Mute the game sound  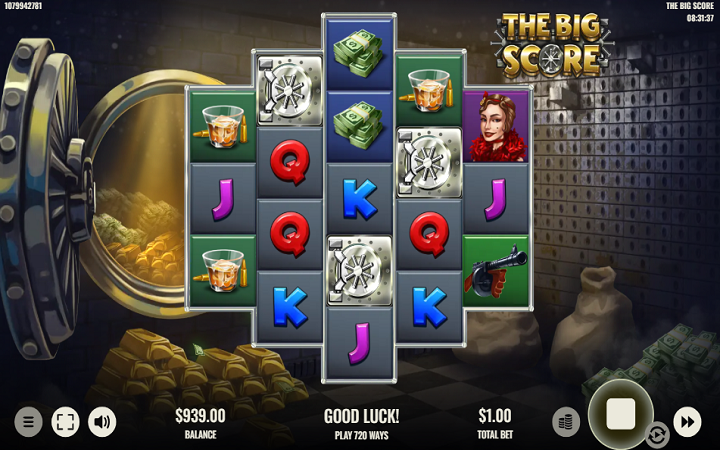(x=102, y=421)
